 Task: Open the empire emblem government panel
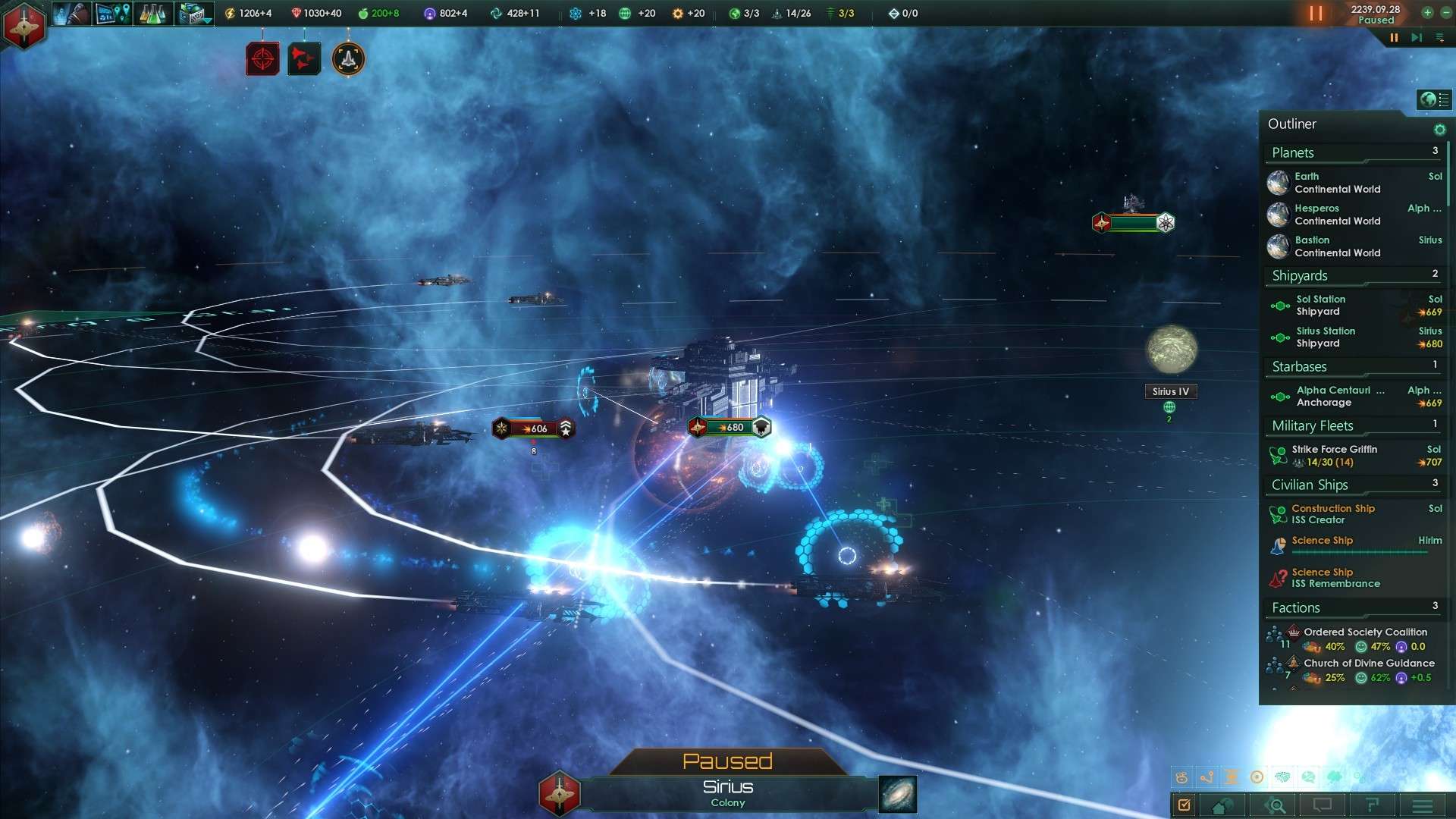click(x=24, y=25)
